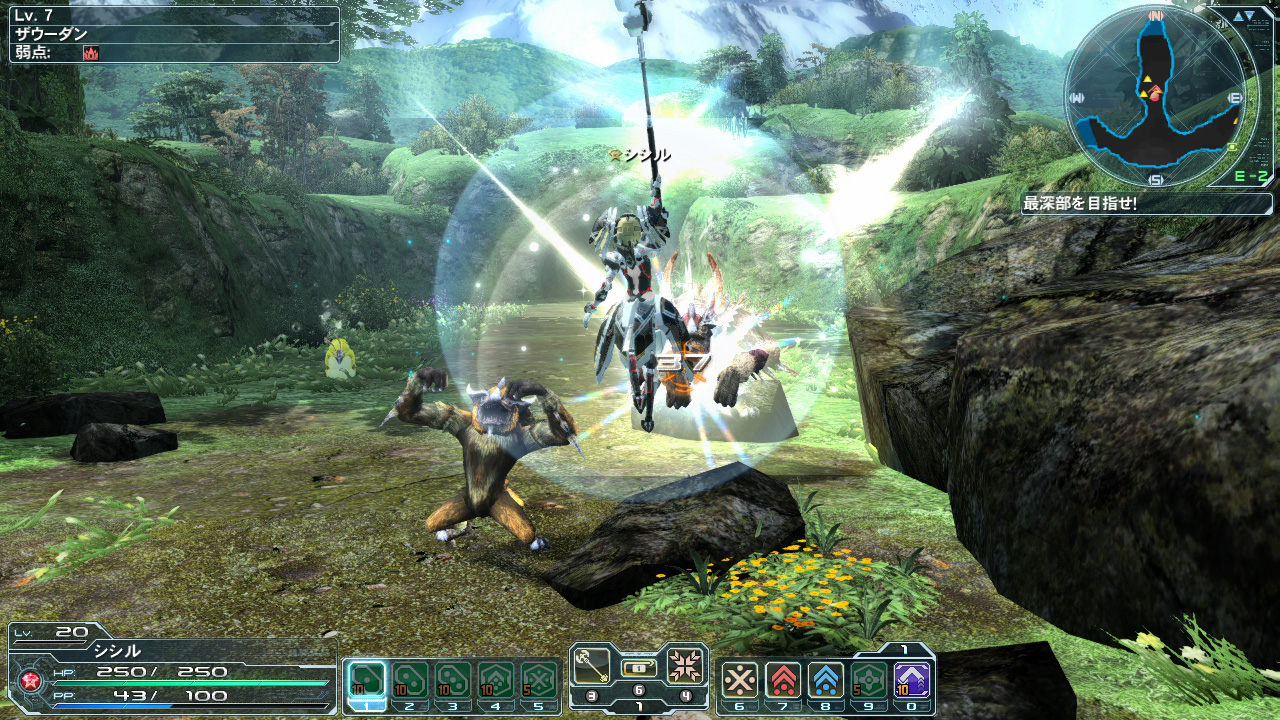
Task: Activate the red chevron skill
Action: coord(783,681)
